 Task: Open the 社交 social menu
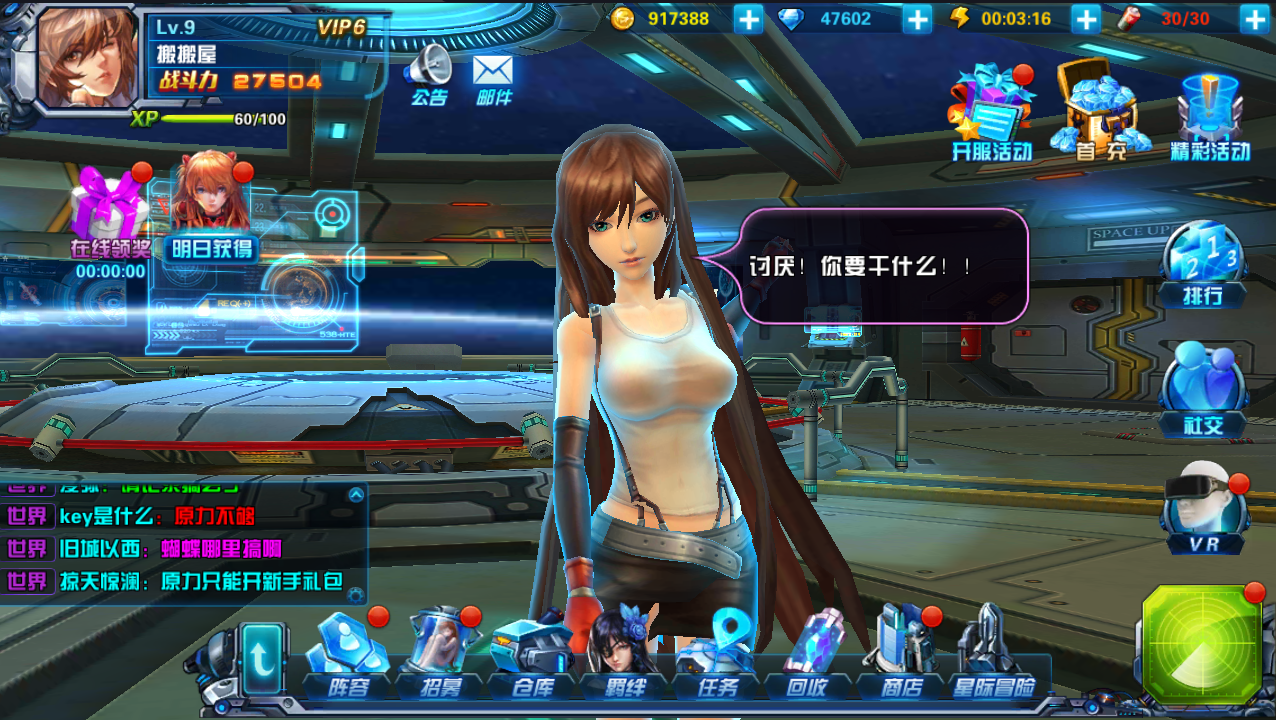(x=1203, y=388)
